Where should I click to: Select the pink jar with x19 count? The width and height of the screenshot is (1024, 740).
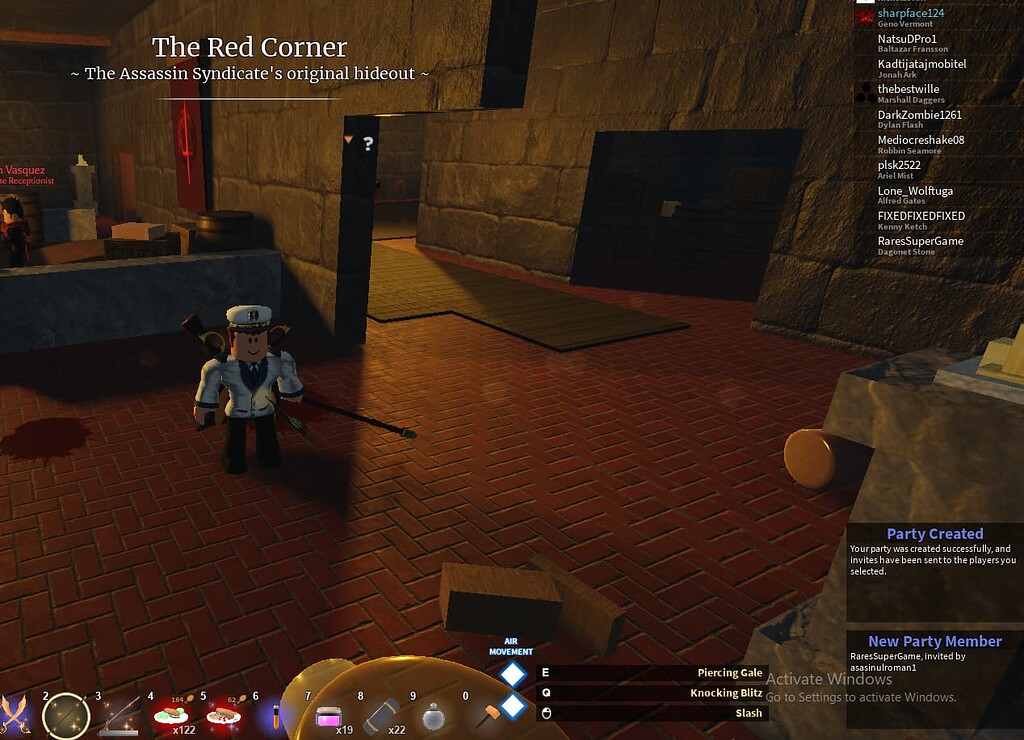click(329, 716)
